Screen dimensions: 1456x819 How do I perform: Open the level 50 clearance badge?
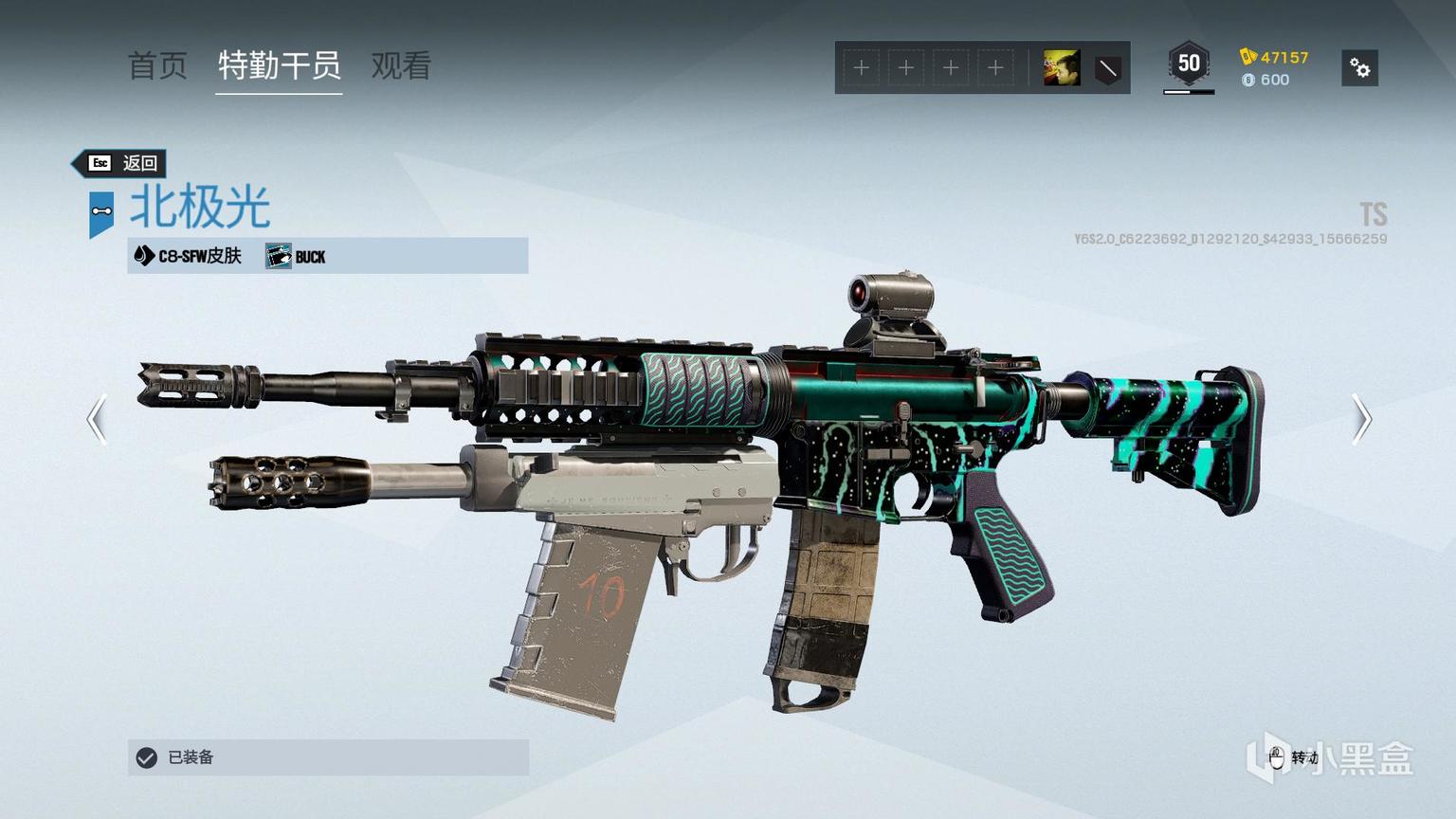click(1189, 65)
